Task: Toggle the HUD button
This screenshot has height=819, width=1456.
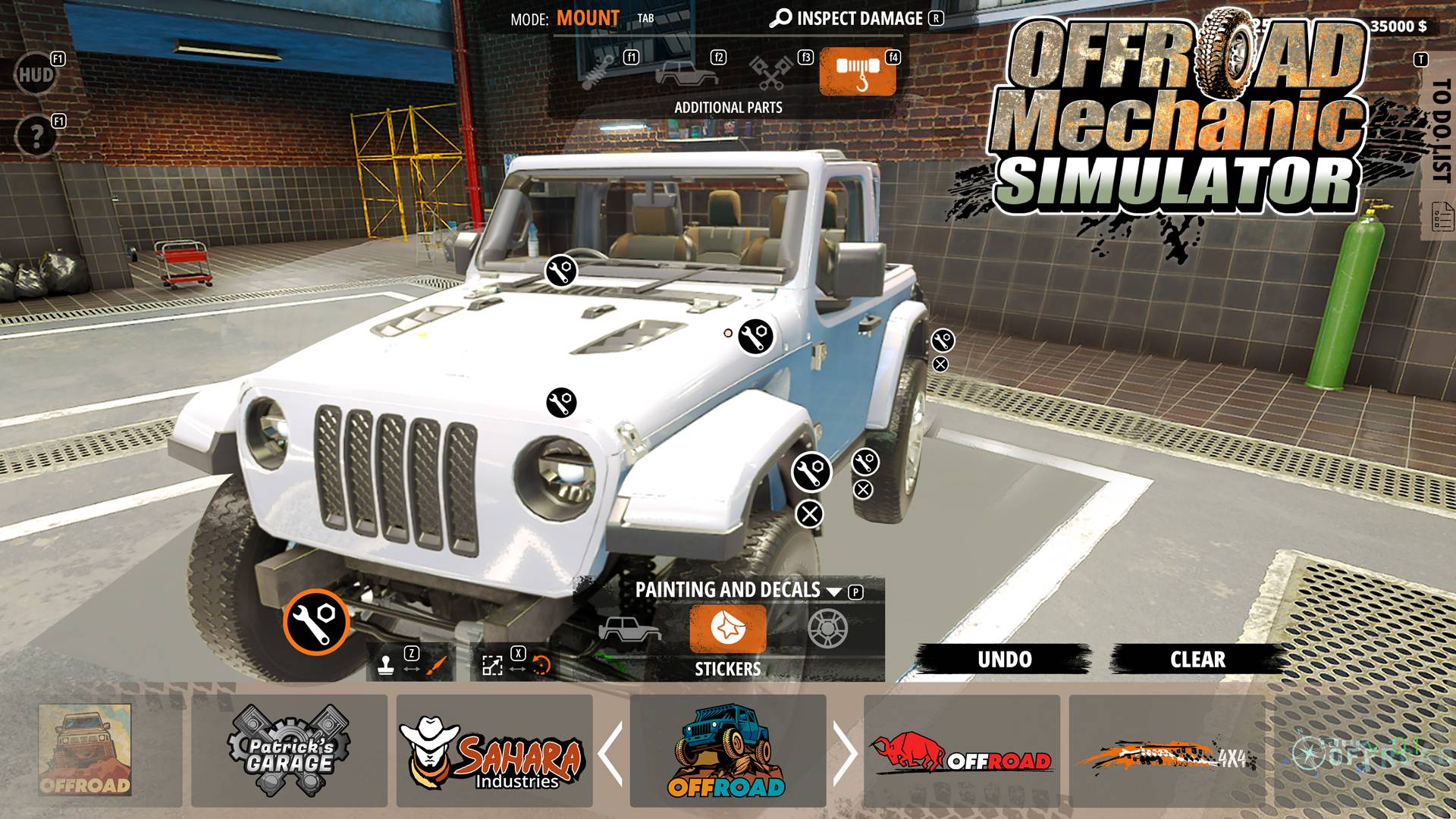Action: [x=36, y=74]
